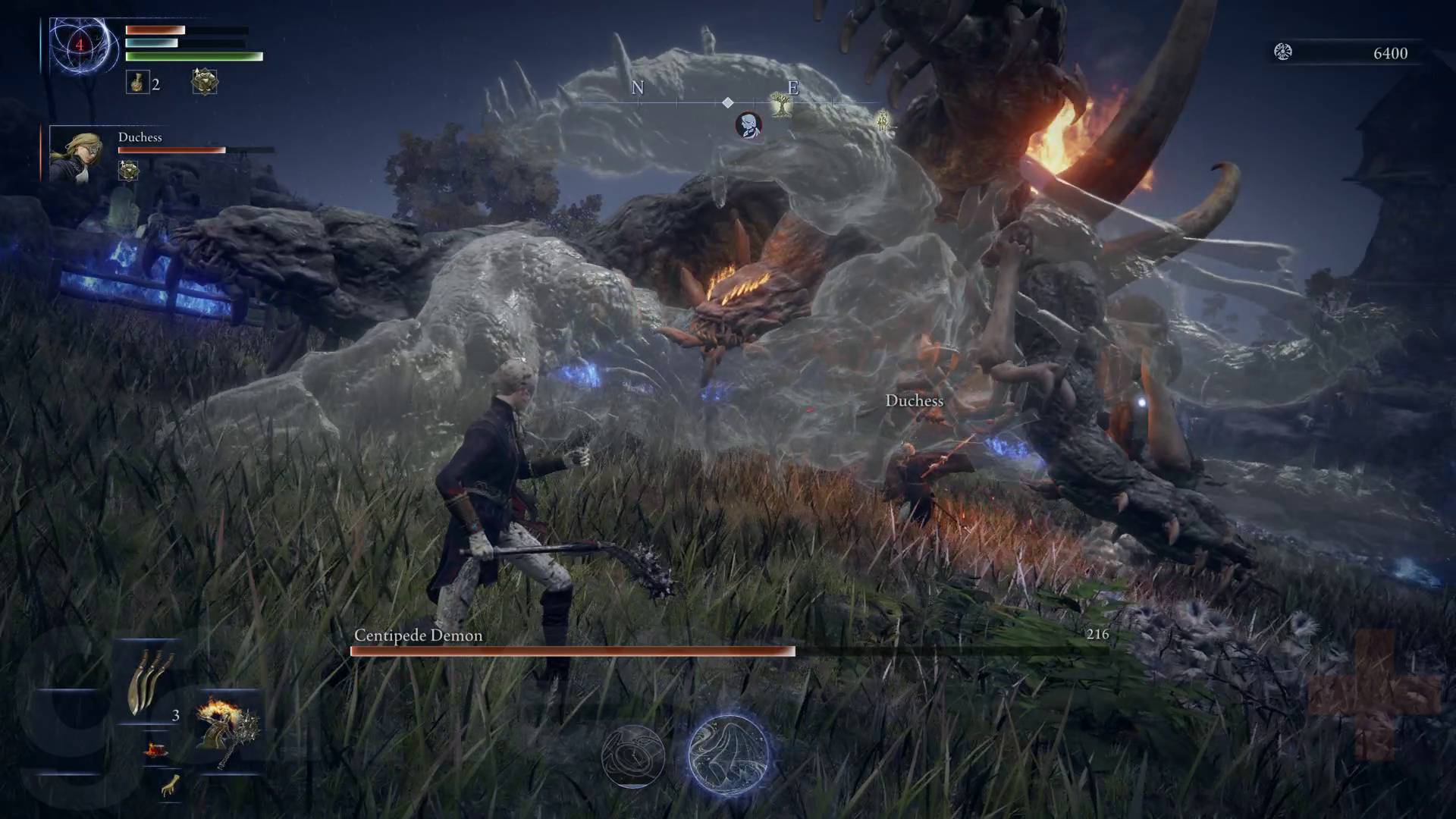This screenshot has height=819, width=1456.
Task: Select the flask item slot
Action: (x=137, y=83)
